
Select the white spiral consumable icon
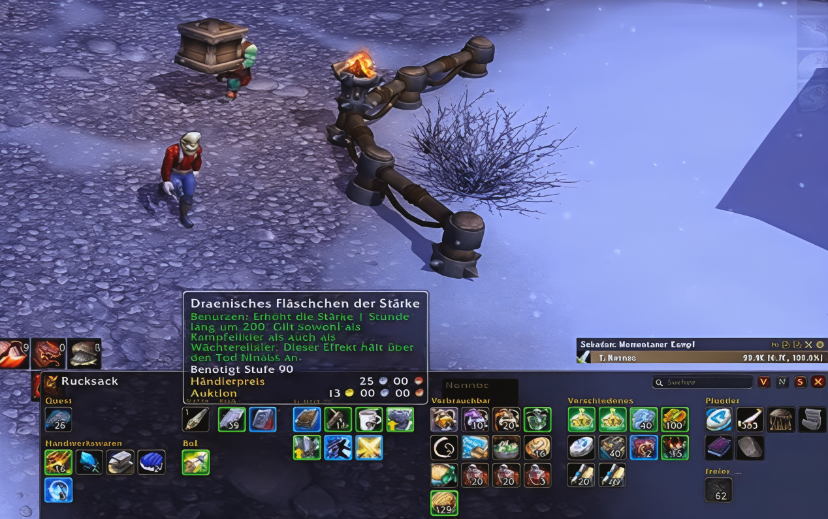pos(444,447)
